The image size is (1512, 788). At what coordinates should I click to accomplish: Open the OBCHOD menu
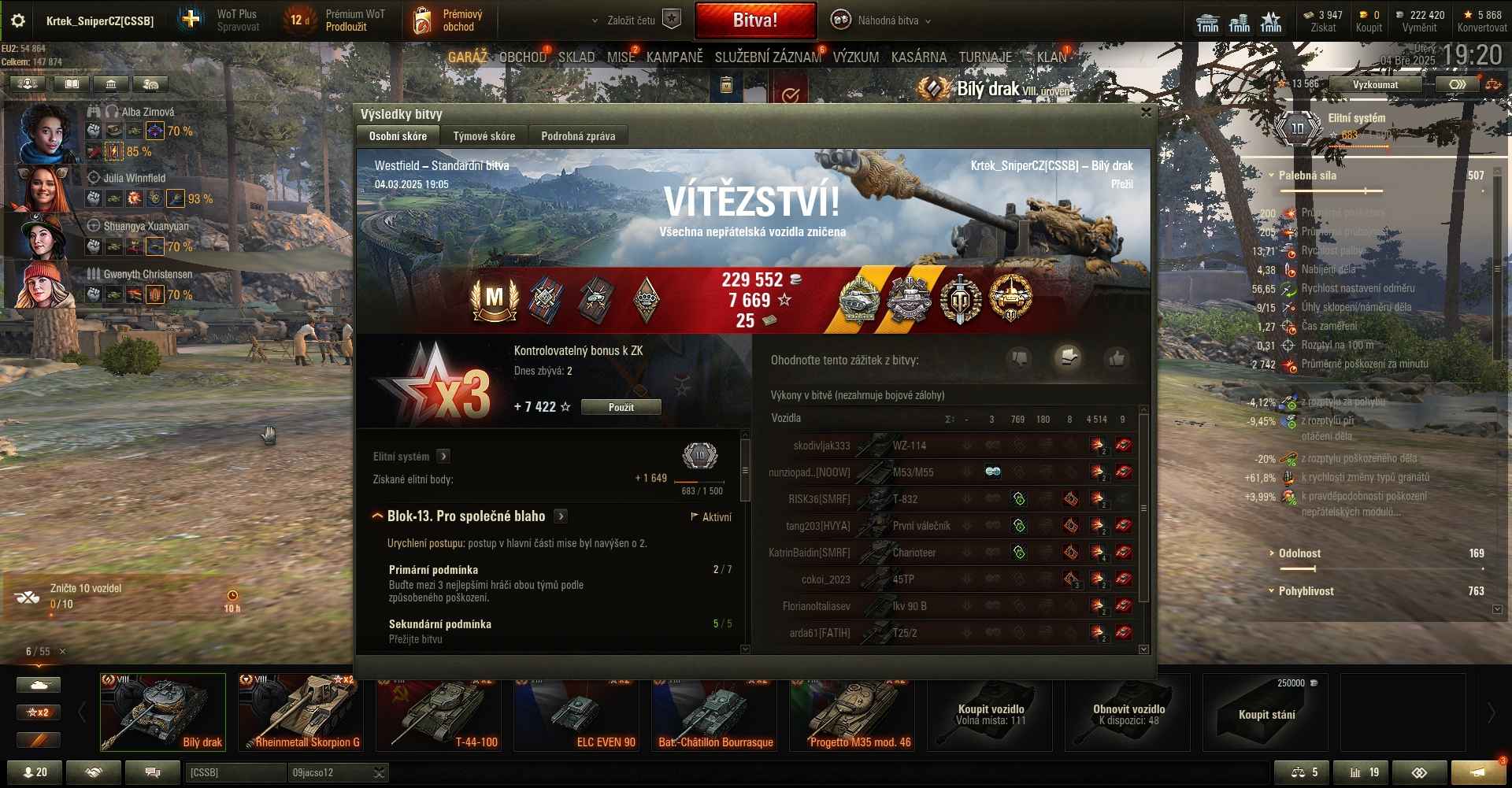pos(522,57)
